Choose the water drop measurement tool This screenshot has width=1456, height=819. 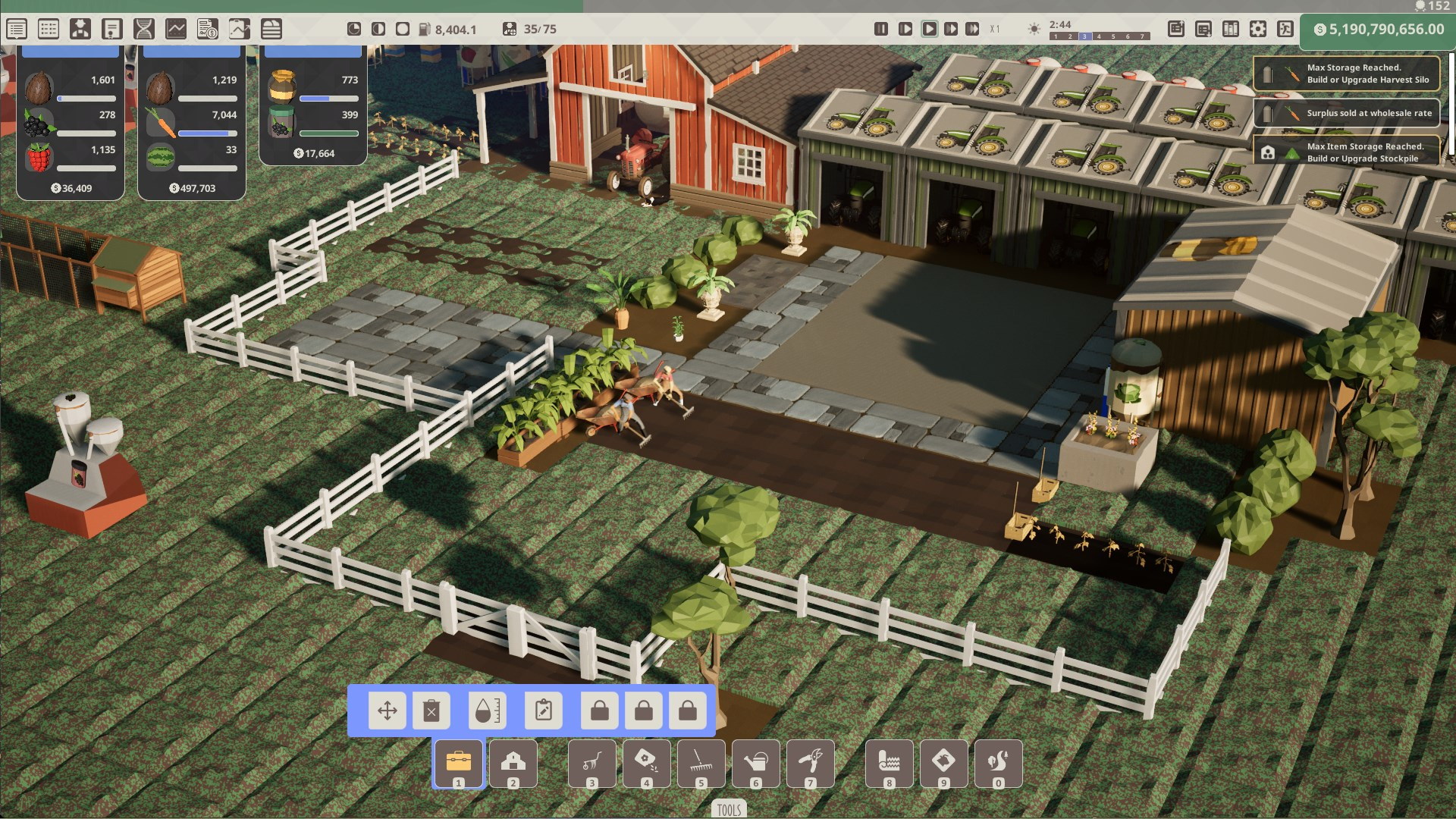point(487,711)
